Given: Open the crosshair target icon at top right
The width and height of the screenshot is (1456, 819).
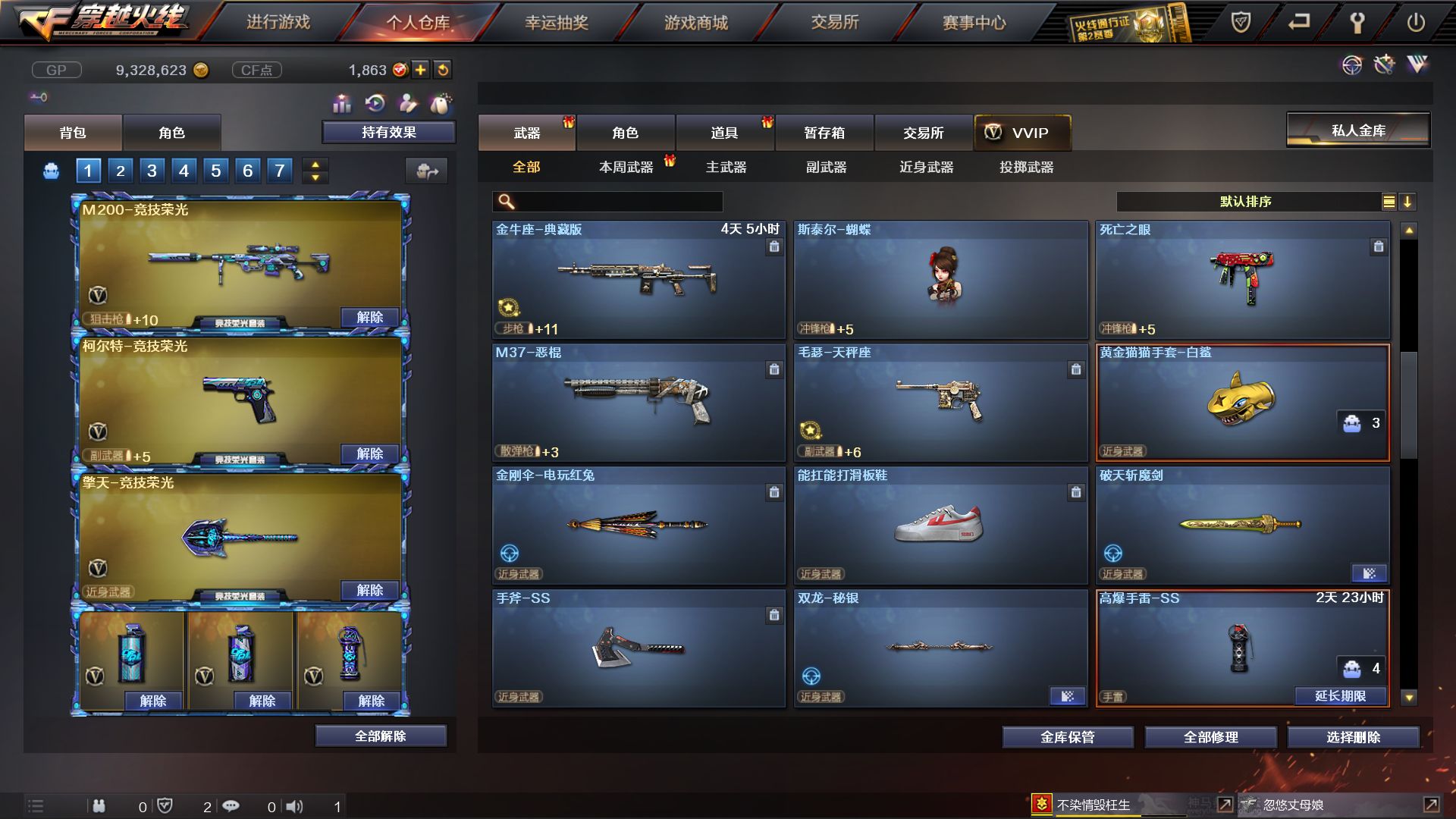Looking at the screenshot, I should pos(1353,65).
